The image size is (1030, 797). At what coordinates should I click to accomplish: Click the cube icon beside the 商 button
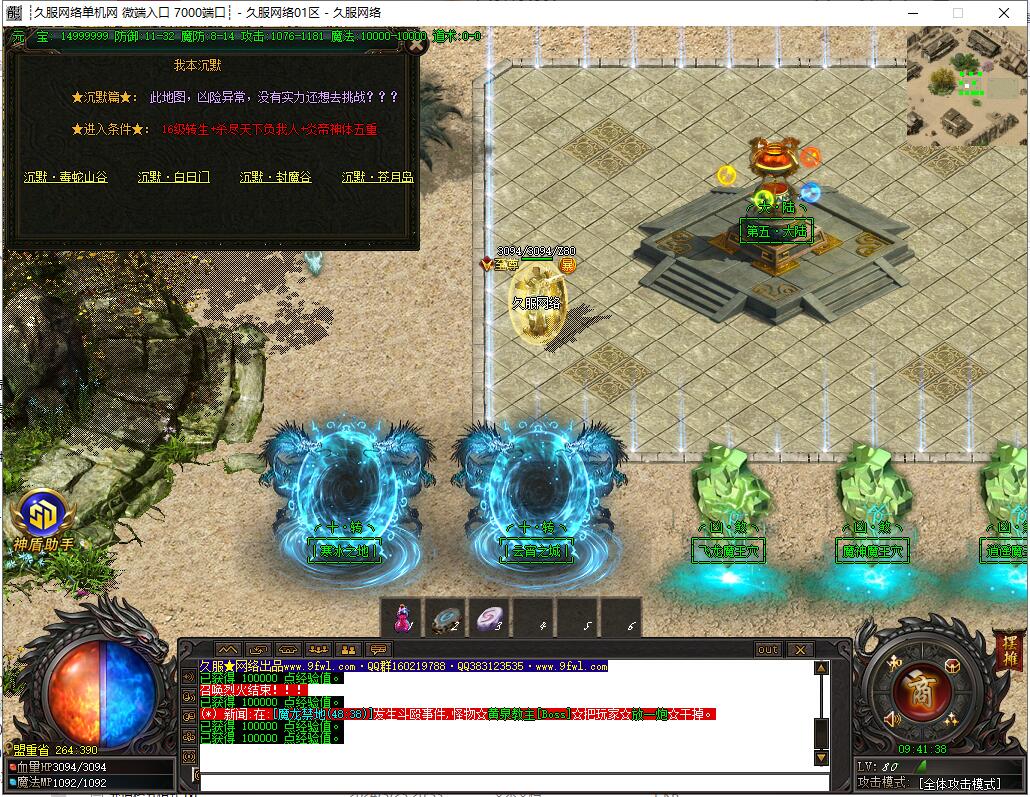coord(951,666)
